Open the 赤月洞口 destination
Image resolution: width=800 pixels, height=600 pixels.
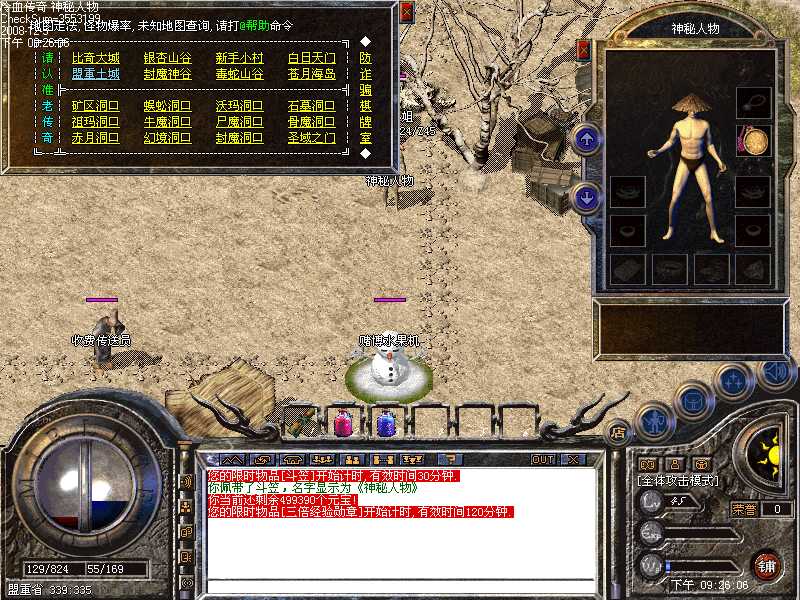point(95,138)
